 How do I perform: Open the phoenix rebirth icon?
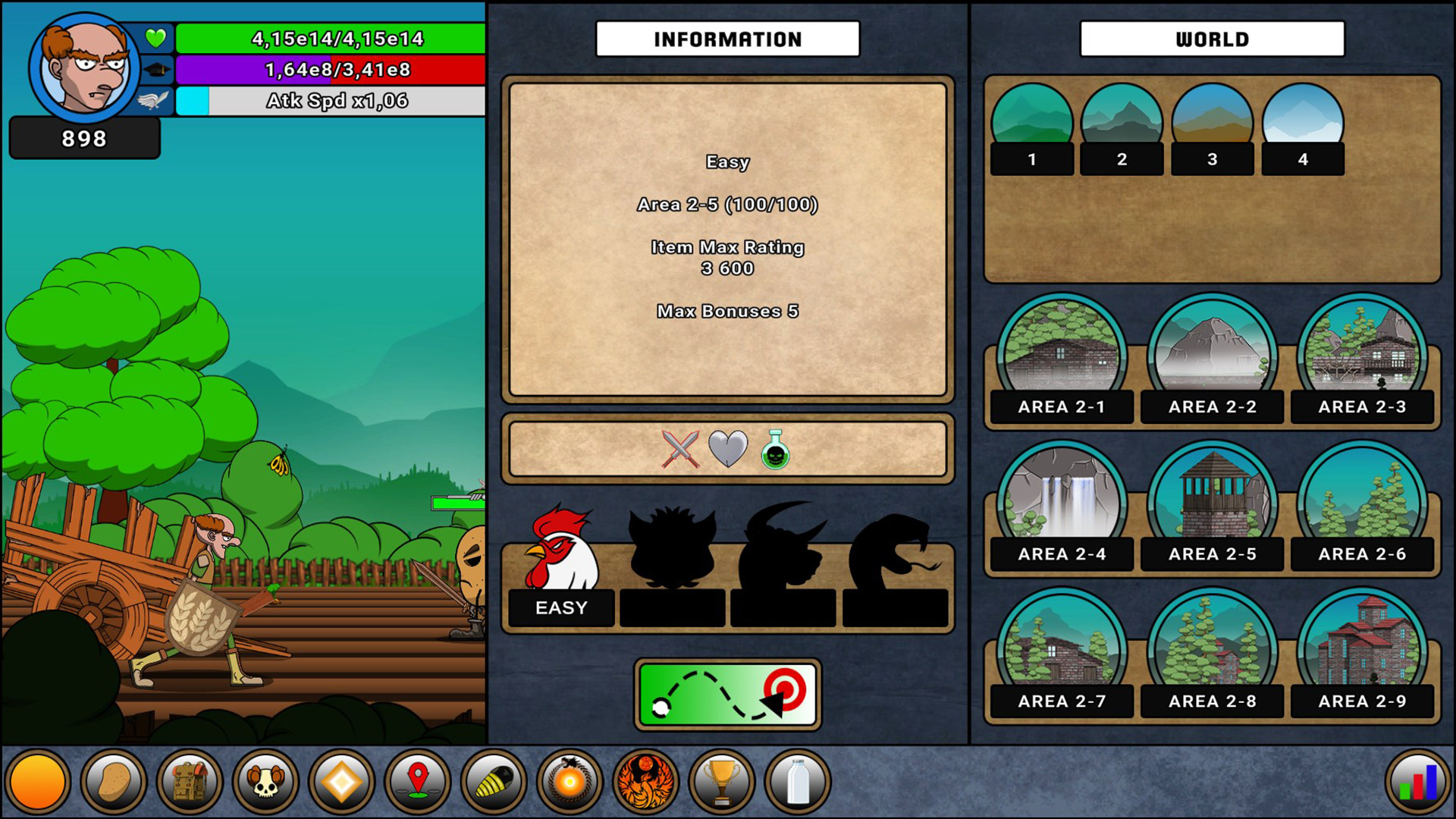coord(643,781)
